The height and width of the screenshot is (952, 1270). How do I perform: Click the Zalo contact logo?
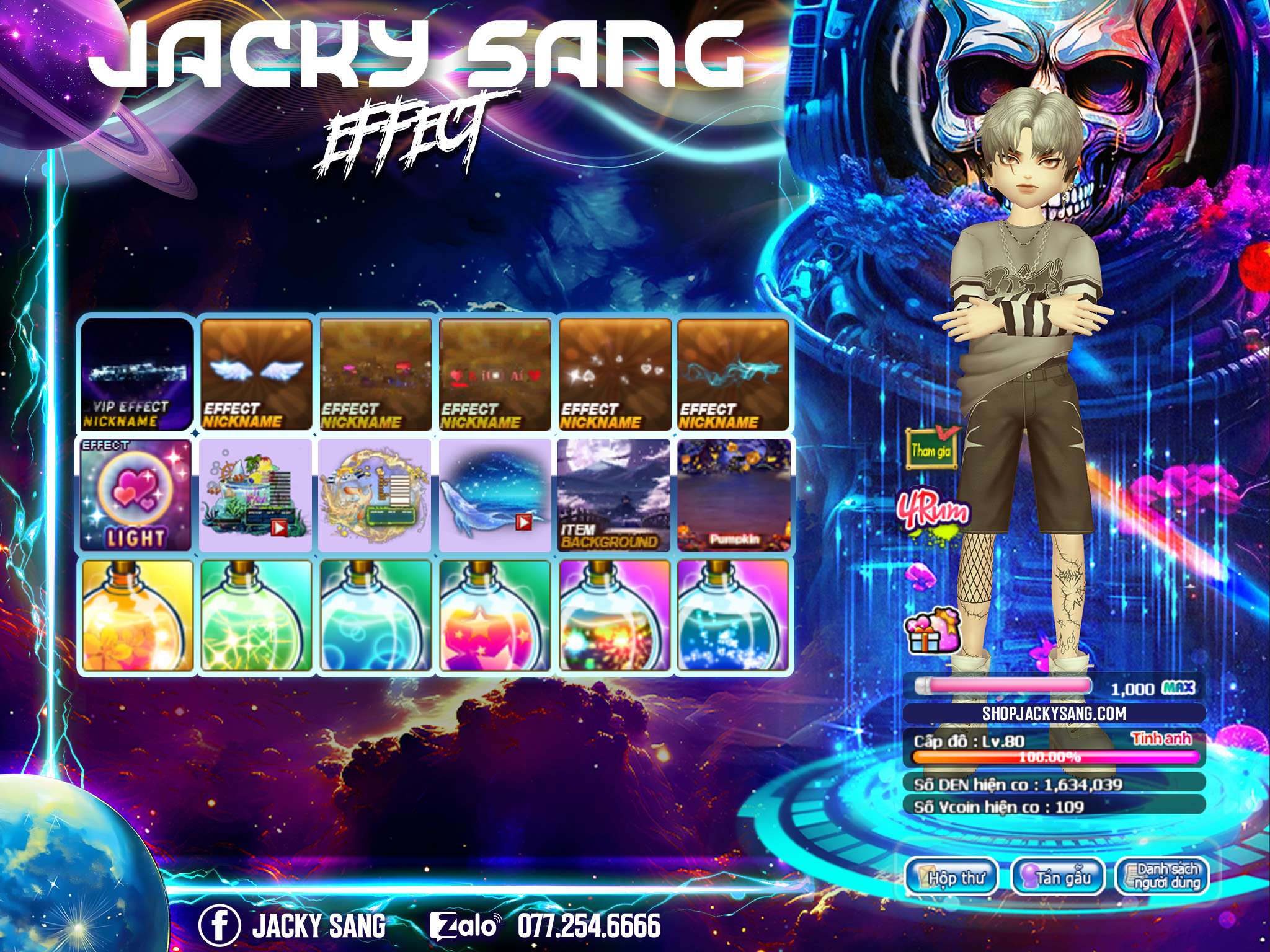pos(465,926)
